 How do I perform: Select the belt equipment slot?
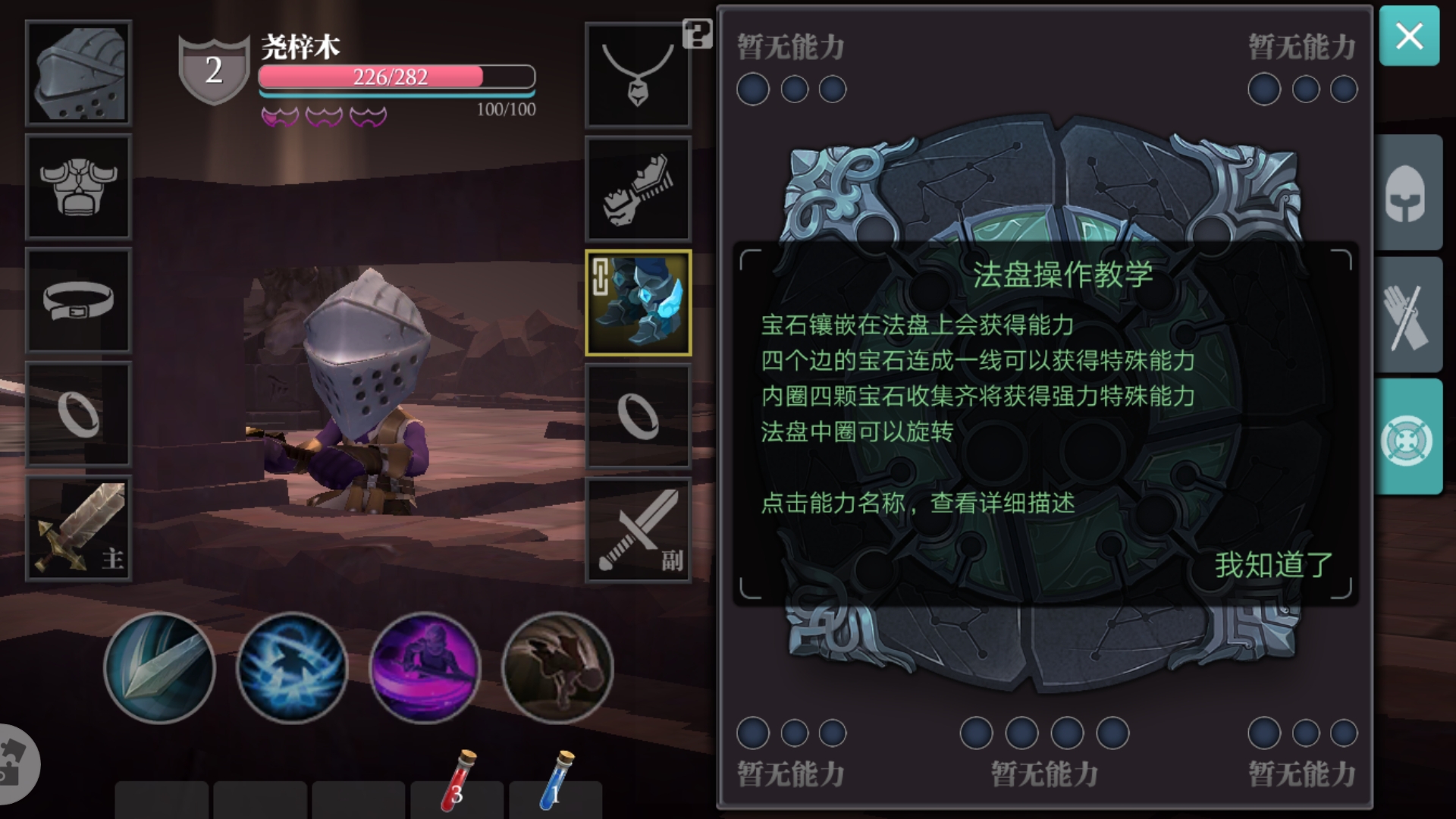78,301
